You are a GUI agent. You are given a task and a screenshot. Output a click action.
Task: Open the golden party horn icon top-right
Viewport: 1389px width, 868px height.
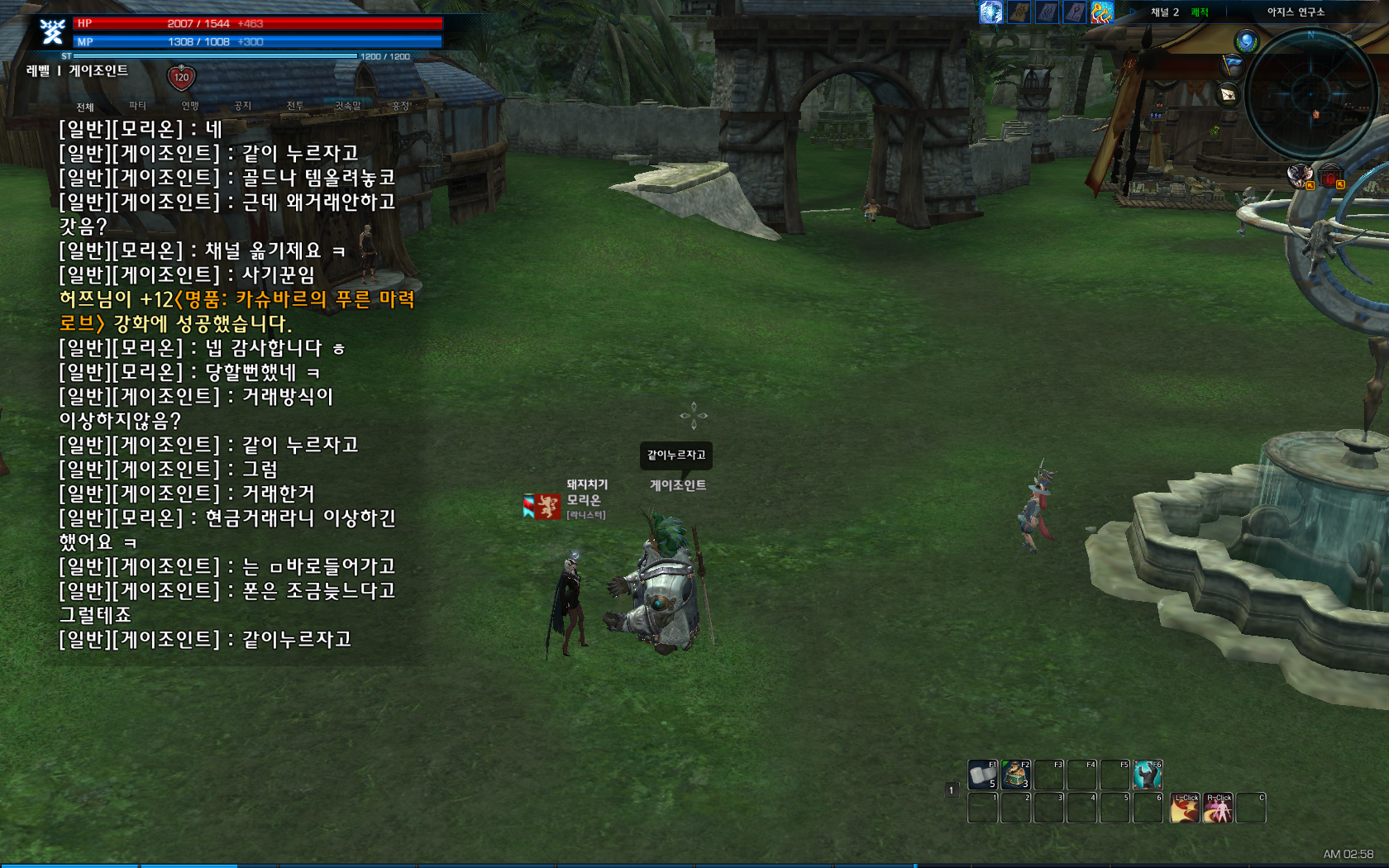pos(1101,13)
